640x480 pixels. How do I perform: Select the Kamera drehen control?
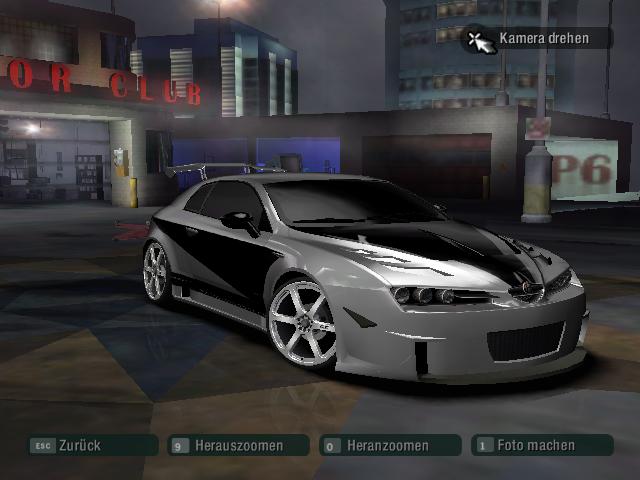[x=536, y=39]
